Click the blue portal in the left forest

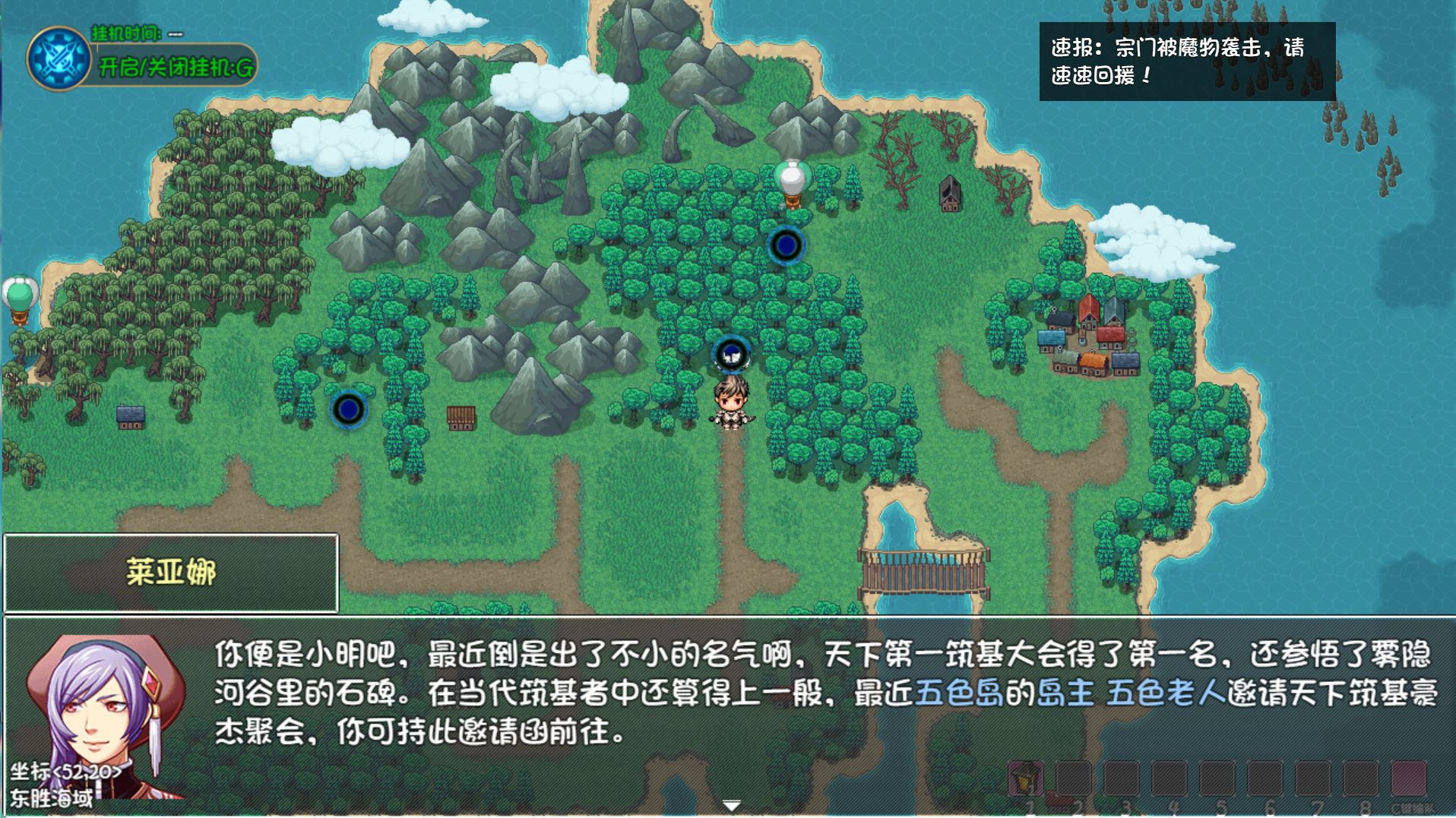tap(348, 409)
